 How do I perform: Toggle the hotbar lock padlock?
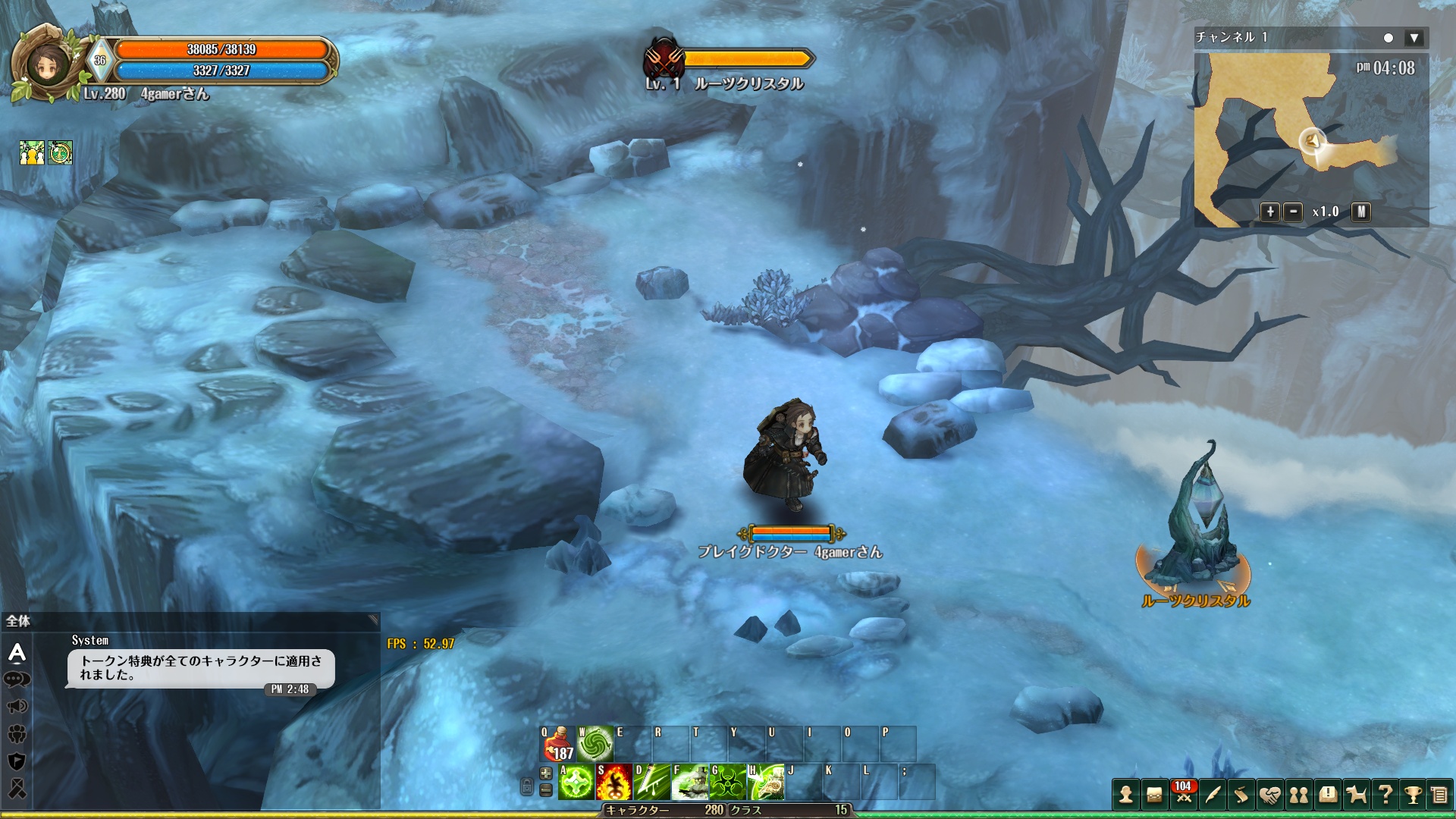(527, 786)
